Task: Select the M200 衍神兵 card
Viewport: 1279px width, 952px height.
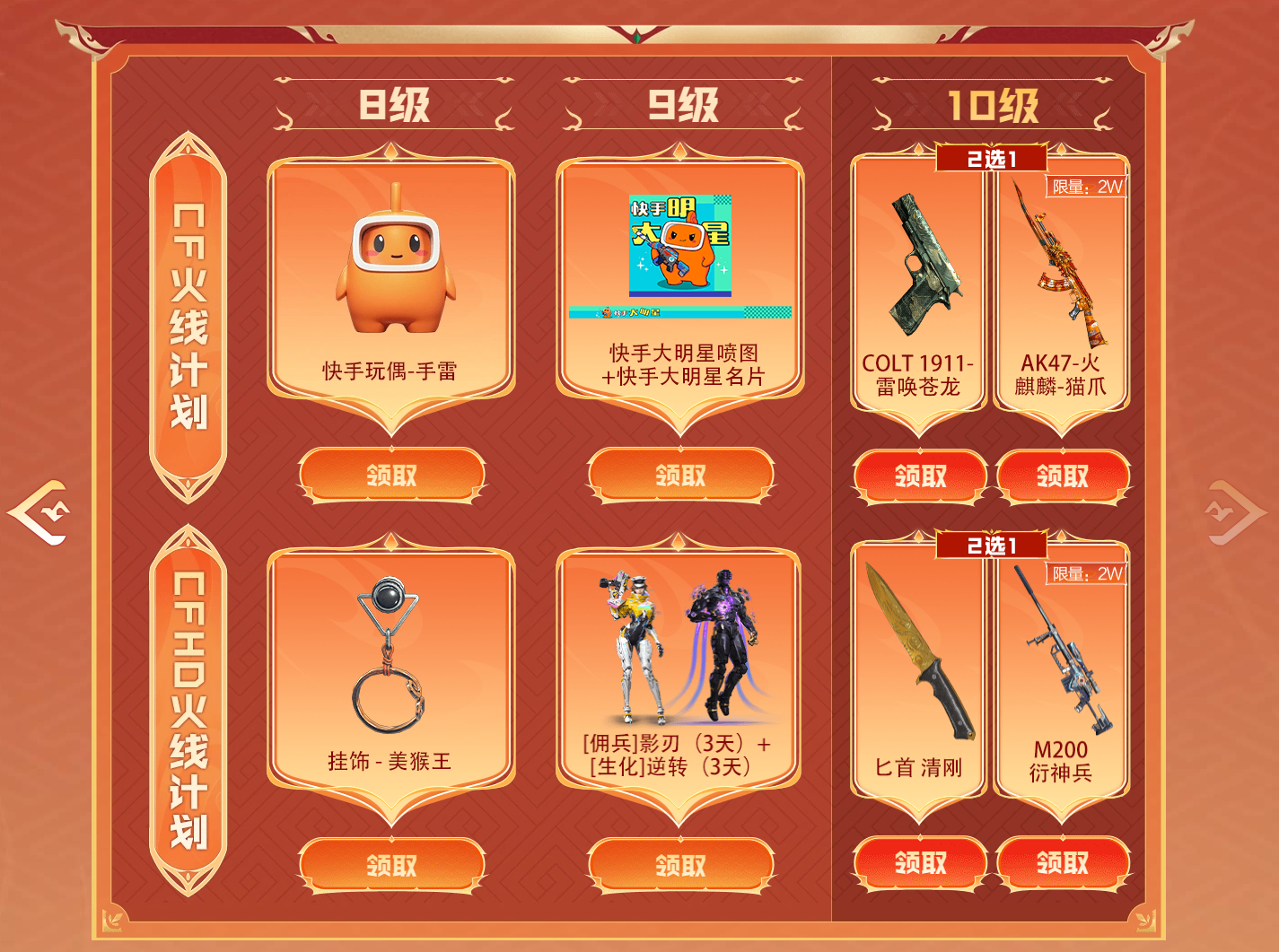Action: [x=1062, y=673]
